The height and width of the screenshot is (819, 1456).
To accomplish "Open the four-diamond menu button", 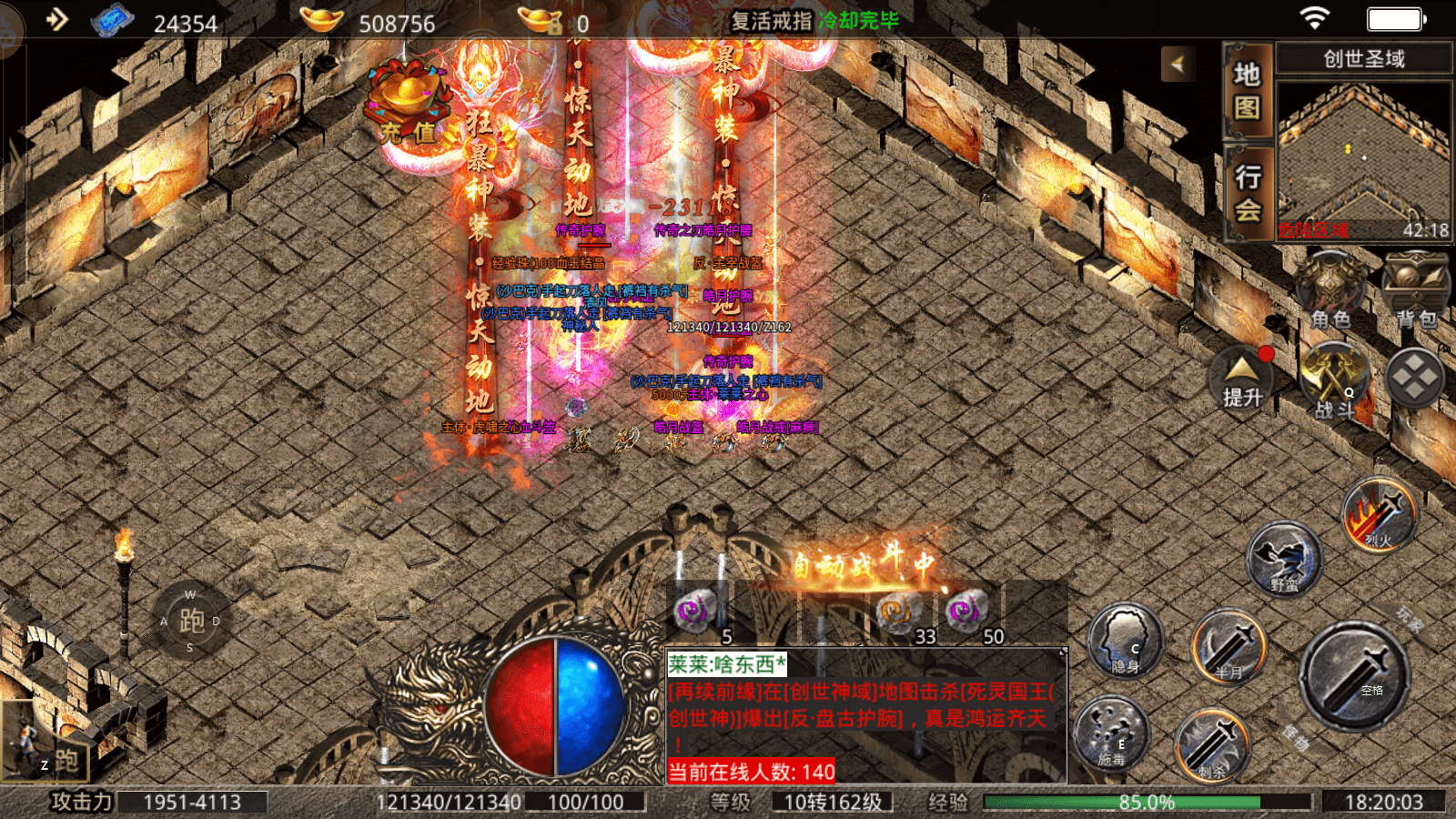I will [x=1415, y=377].
